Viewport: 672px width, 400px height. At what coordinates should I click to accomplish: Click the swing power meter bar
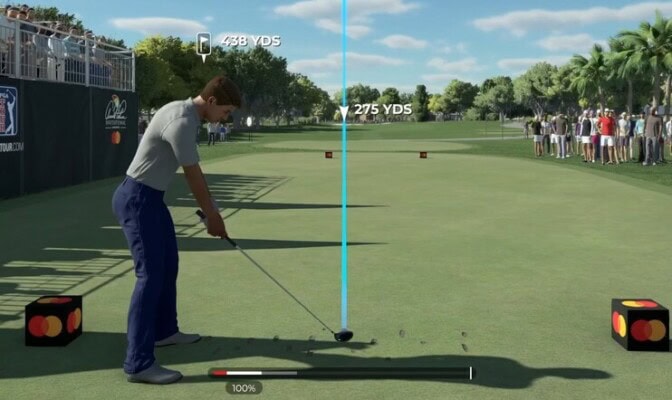[340, 373]
